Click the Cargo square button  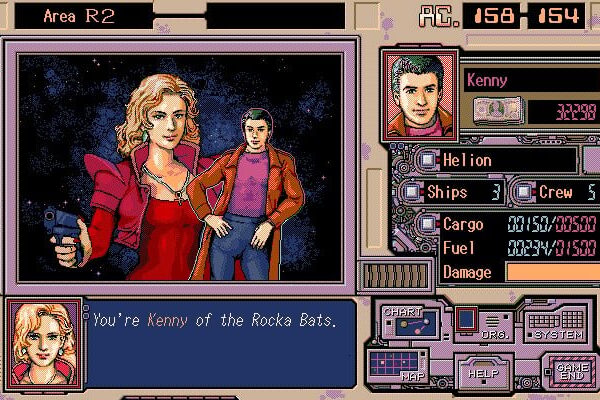coord(428,224)
